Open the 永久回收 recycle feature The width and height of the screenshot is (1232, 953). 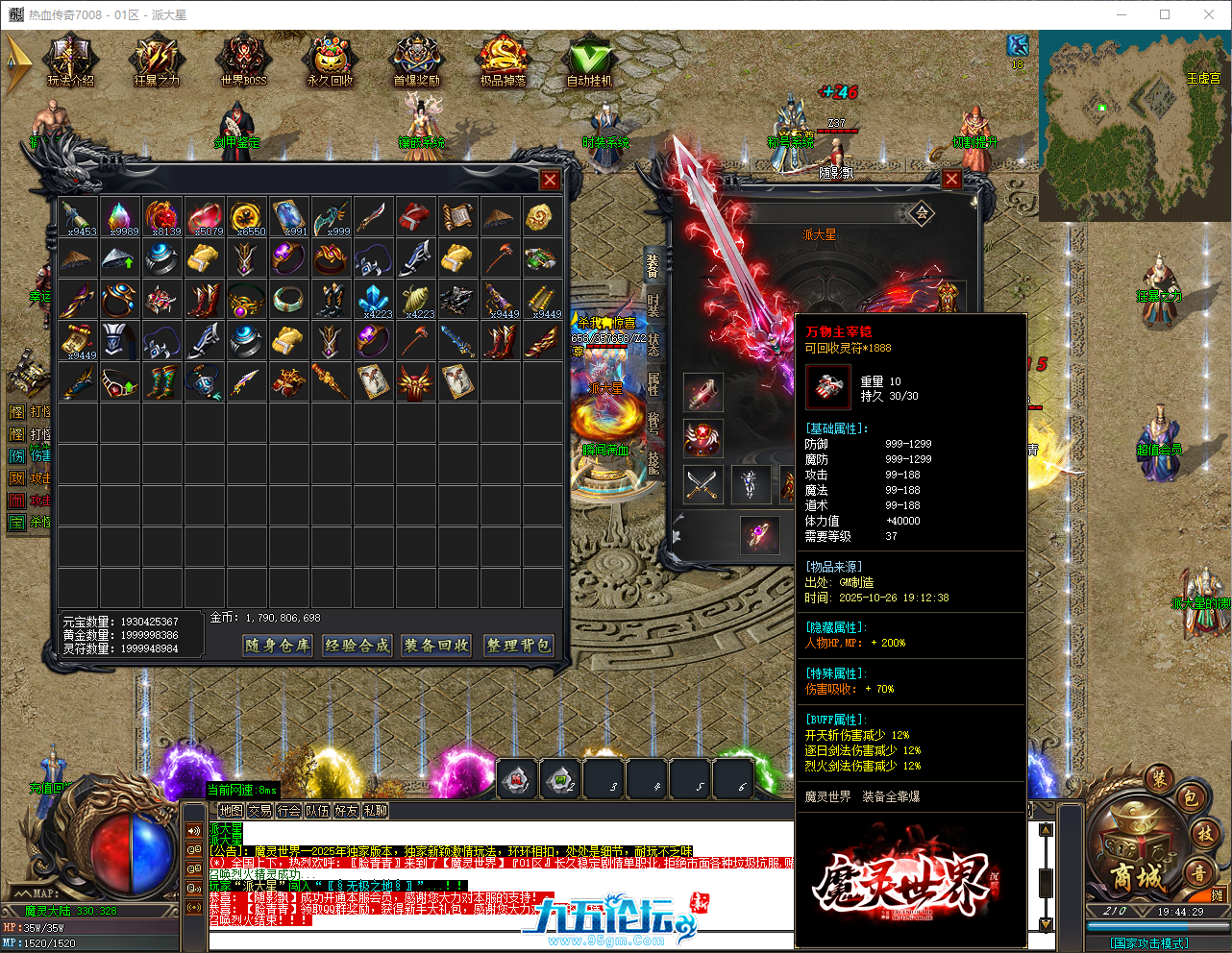(330, 58)
